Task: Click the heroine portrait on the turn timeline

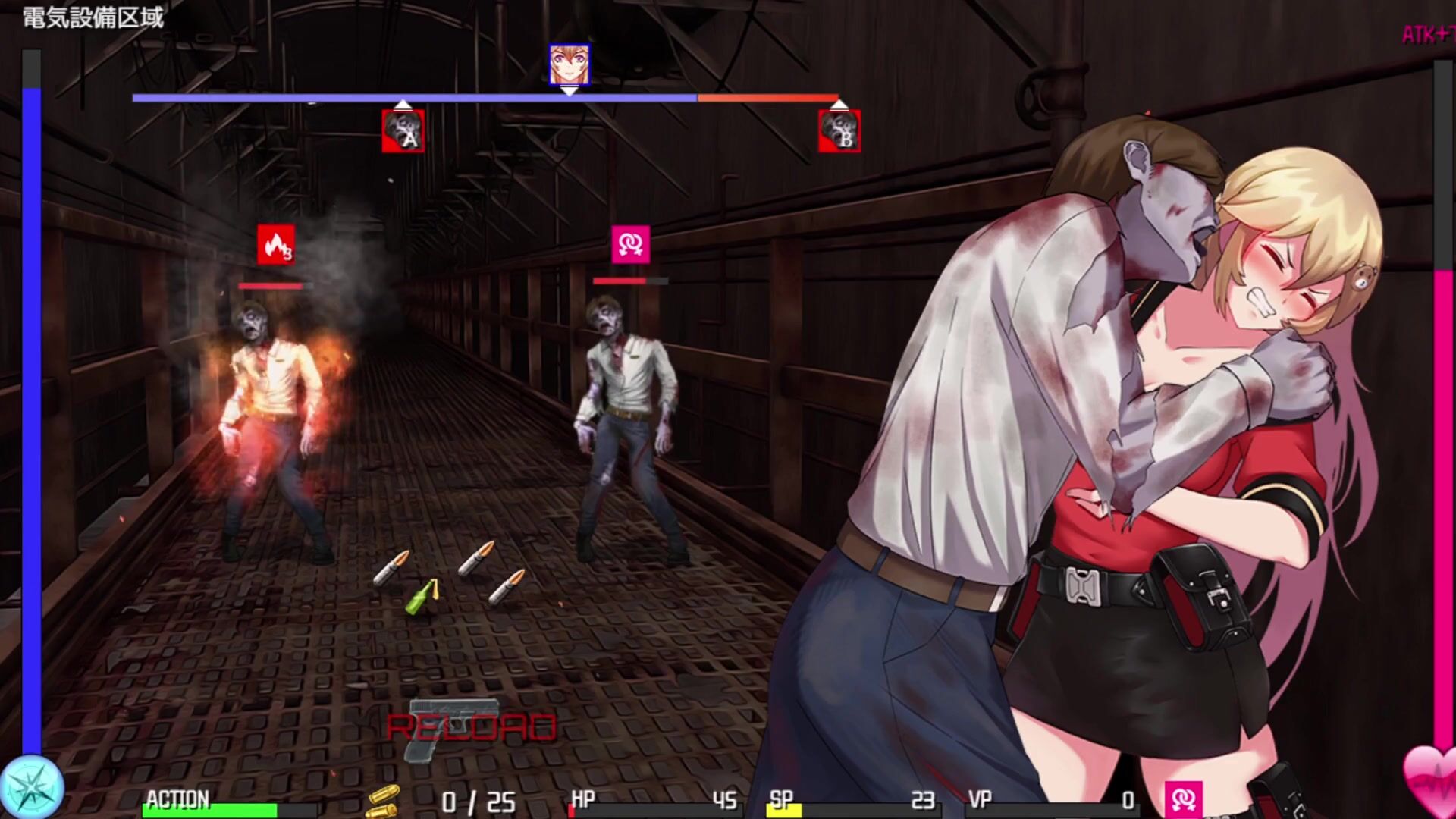Action: click(x=569, y=64)
